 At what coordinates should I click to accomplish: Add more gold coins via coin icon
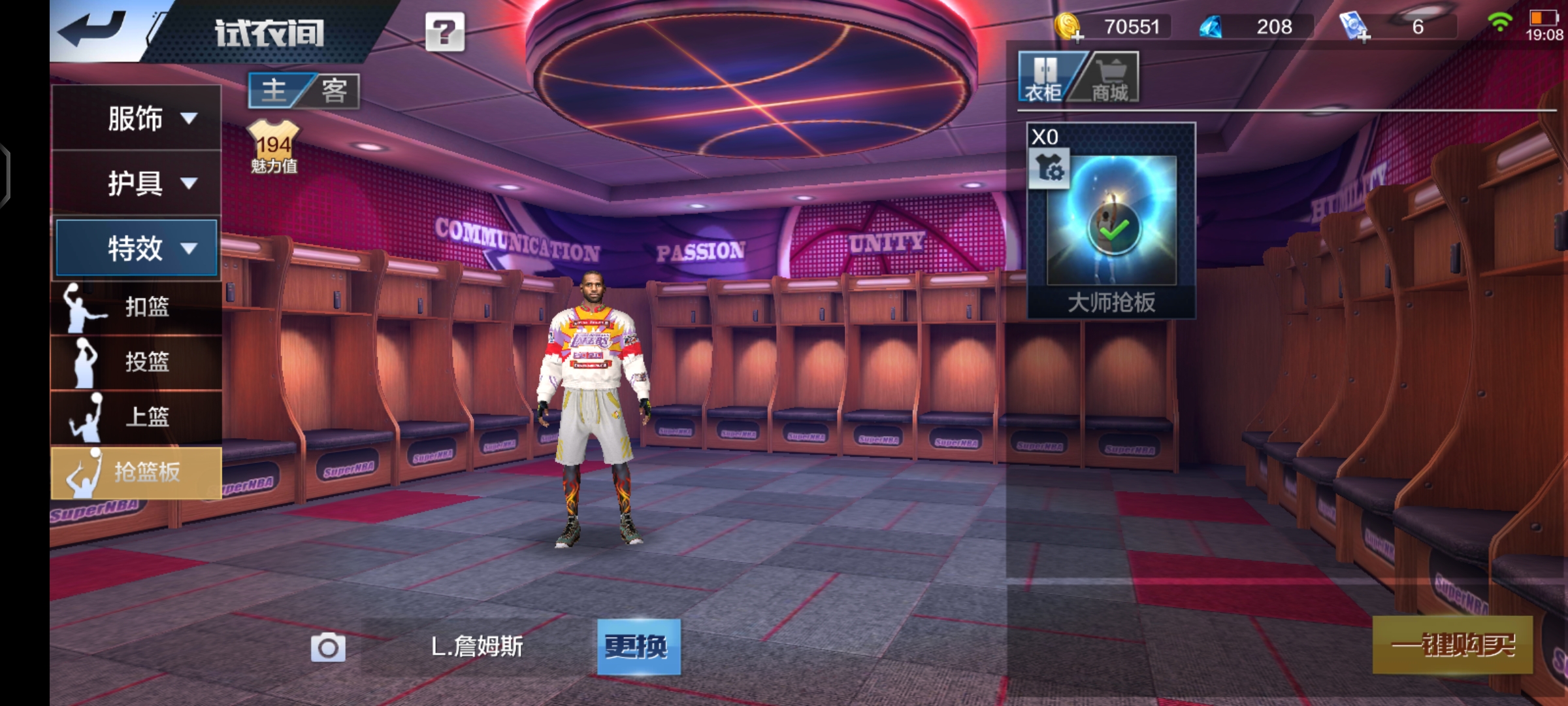(x=1069, y=27)
